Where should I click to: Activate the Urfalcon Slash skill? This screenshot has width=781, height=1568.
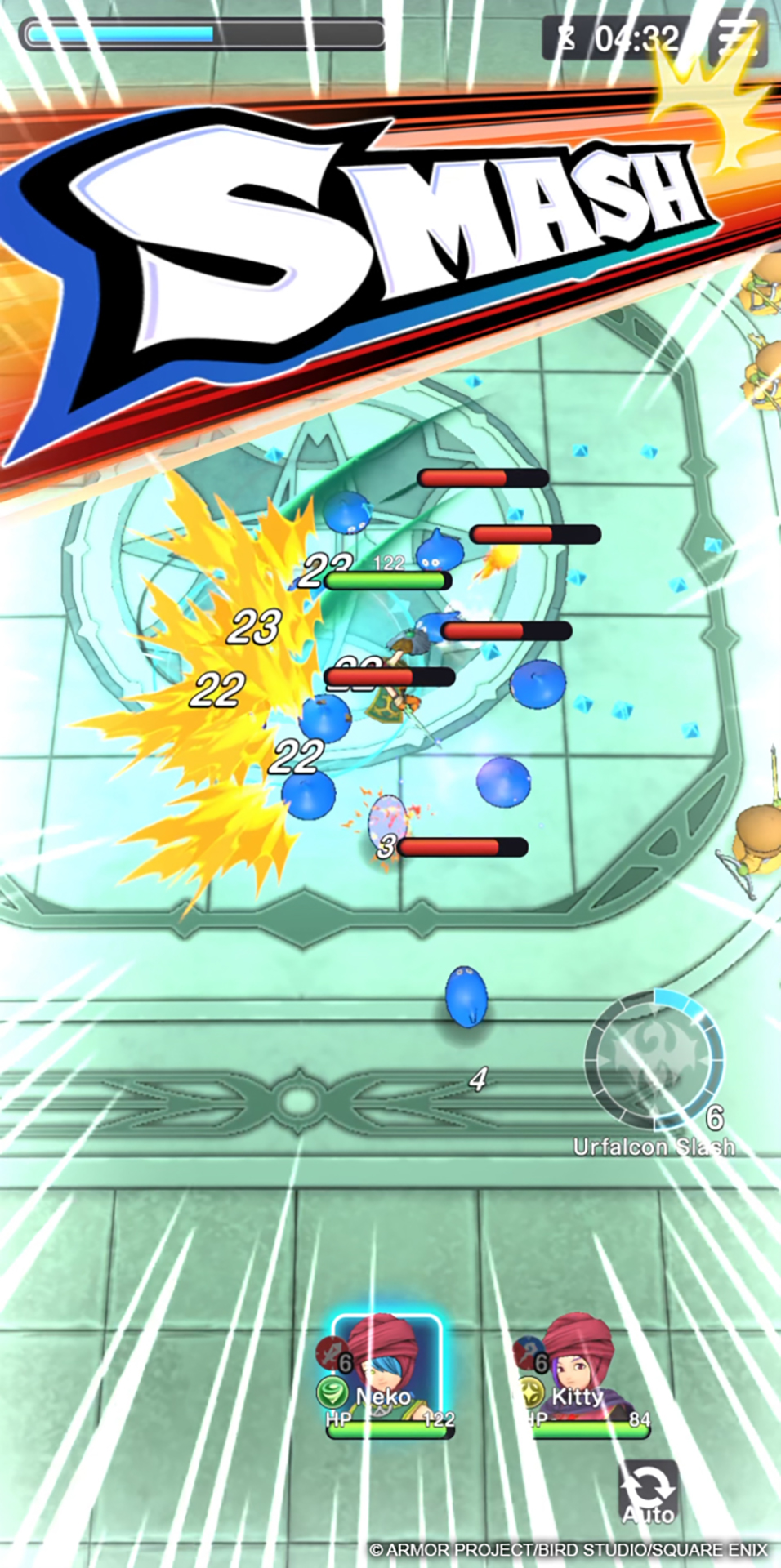654,1060
